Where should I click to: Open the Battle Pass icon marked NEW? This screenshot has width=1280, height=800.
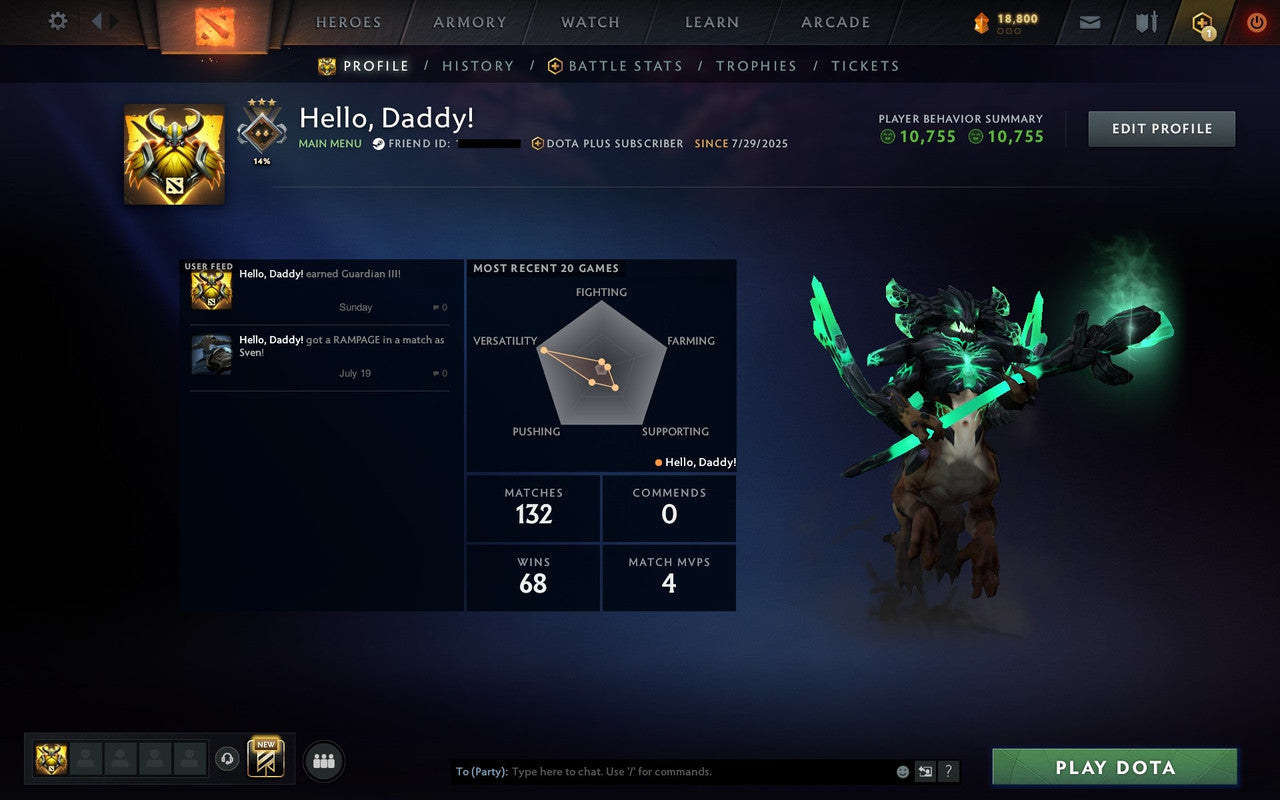pos(265,760)
